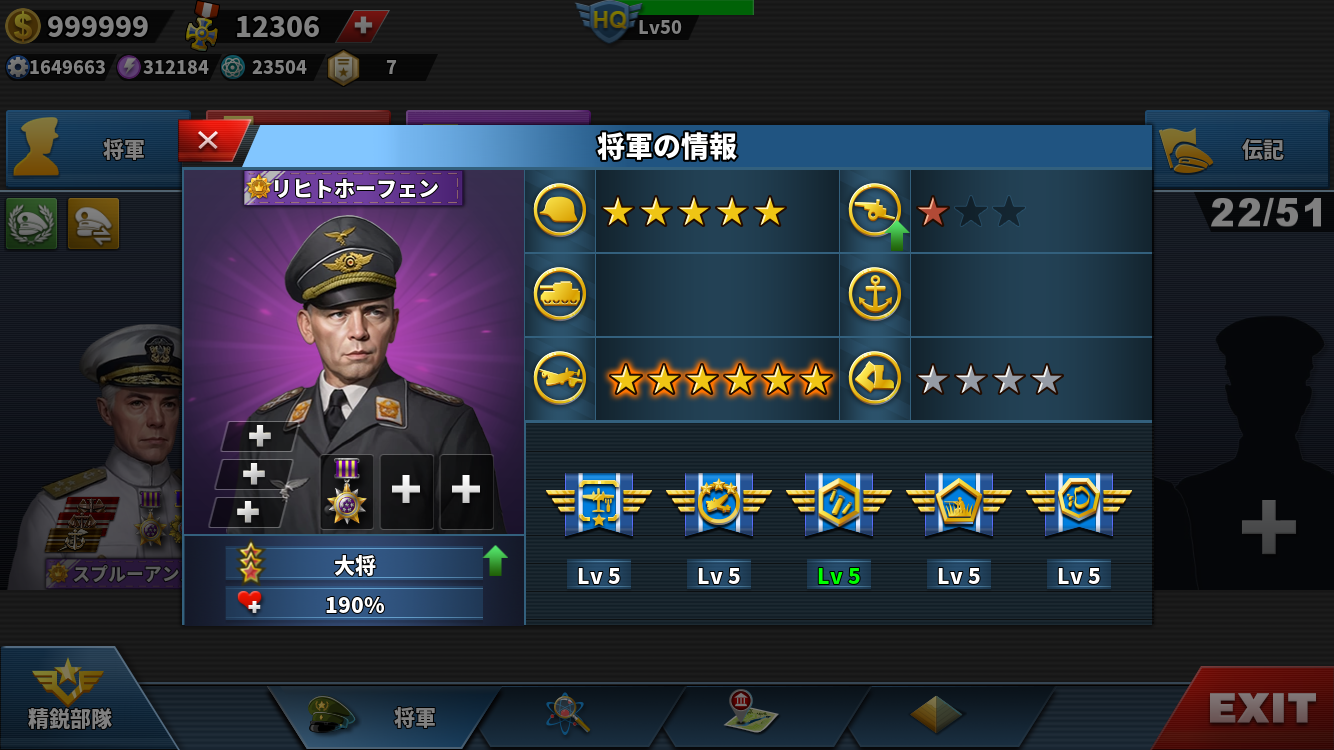Viewport: 1334px width, 750px height.
Task: Click the infantry helmet skill icon
Action: 560,211
